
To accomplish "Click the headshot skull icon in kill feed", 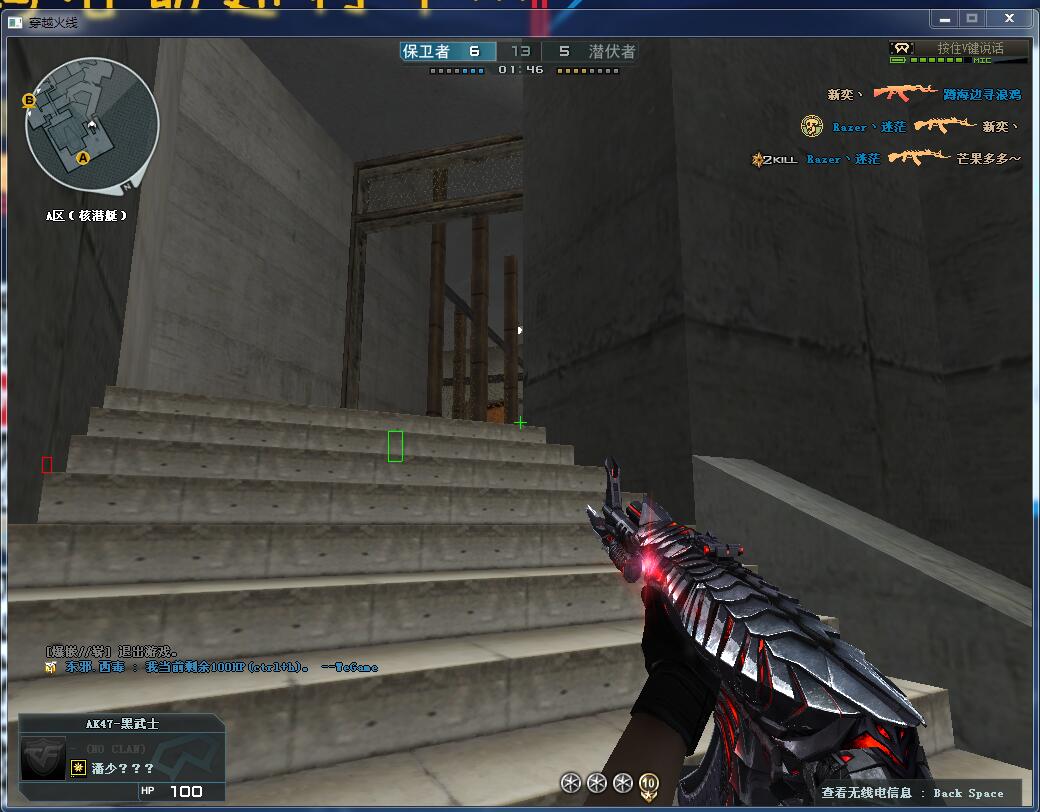I will click(x=812, y=127).
